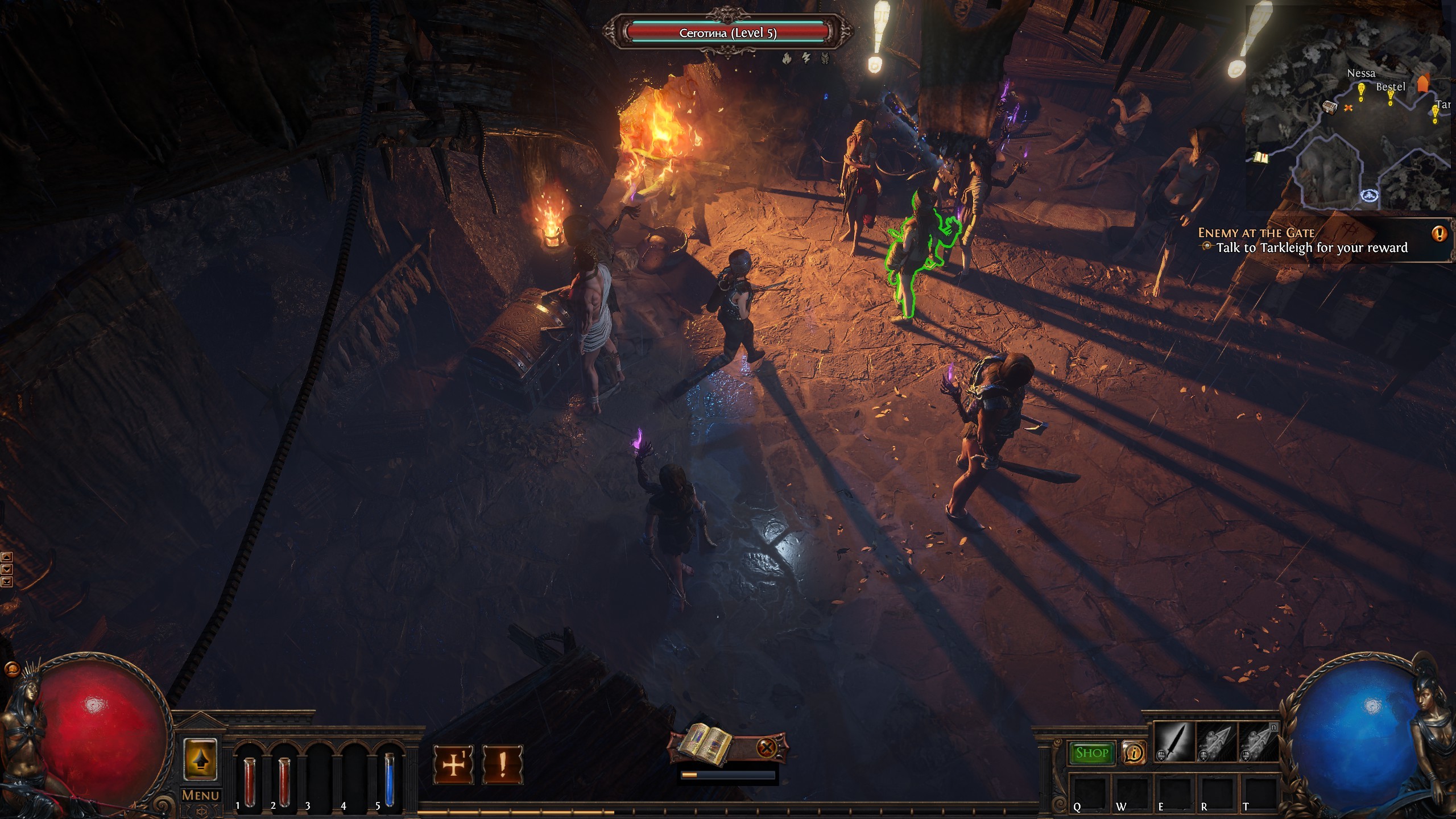The height and width of the screenshot is (819, 1456).
Task: Click the stash chest marker on minimap
Action: (x=1329, y=107)
